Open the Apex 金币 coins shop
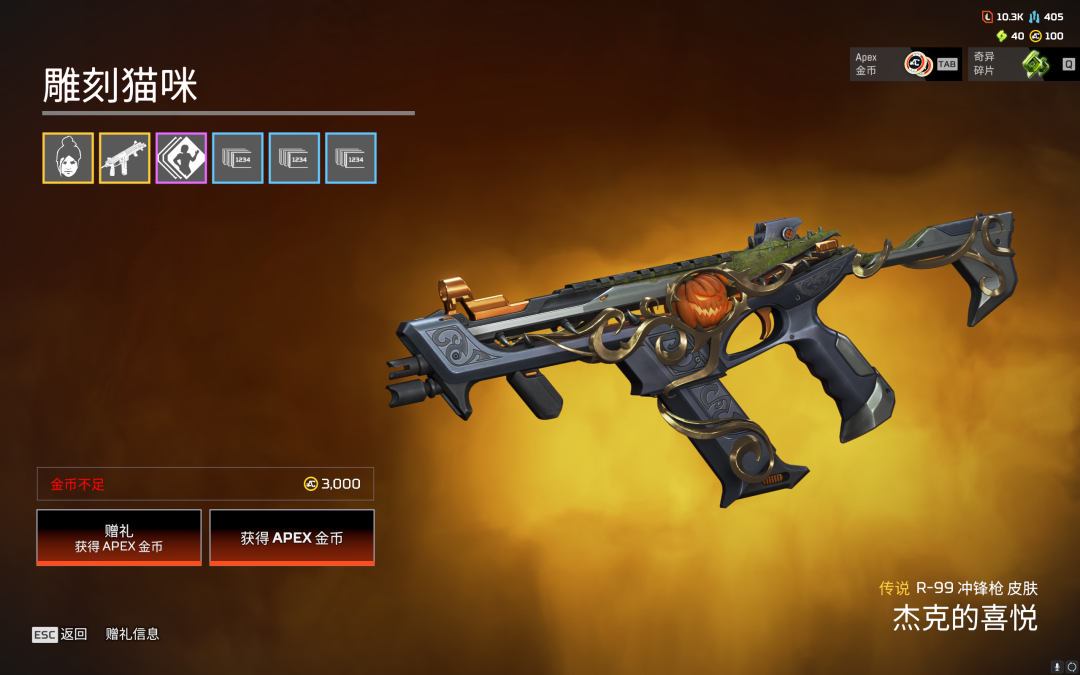The height and width of the screenshot is (675, 1080). [x=905, y=64]
